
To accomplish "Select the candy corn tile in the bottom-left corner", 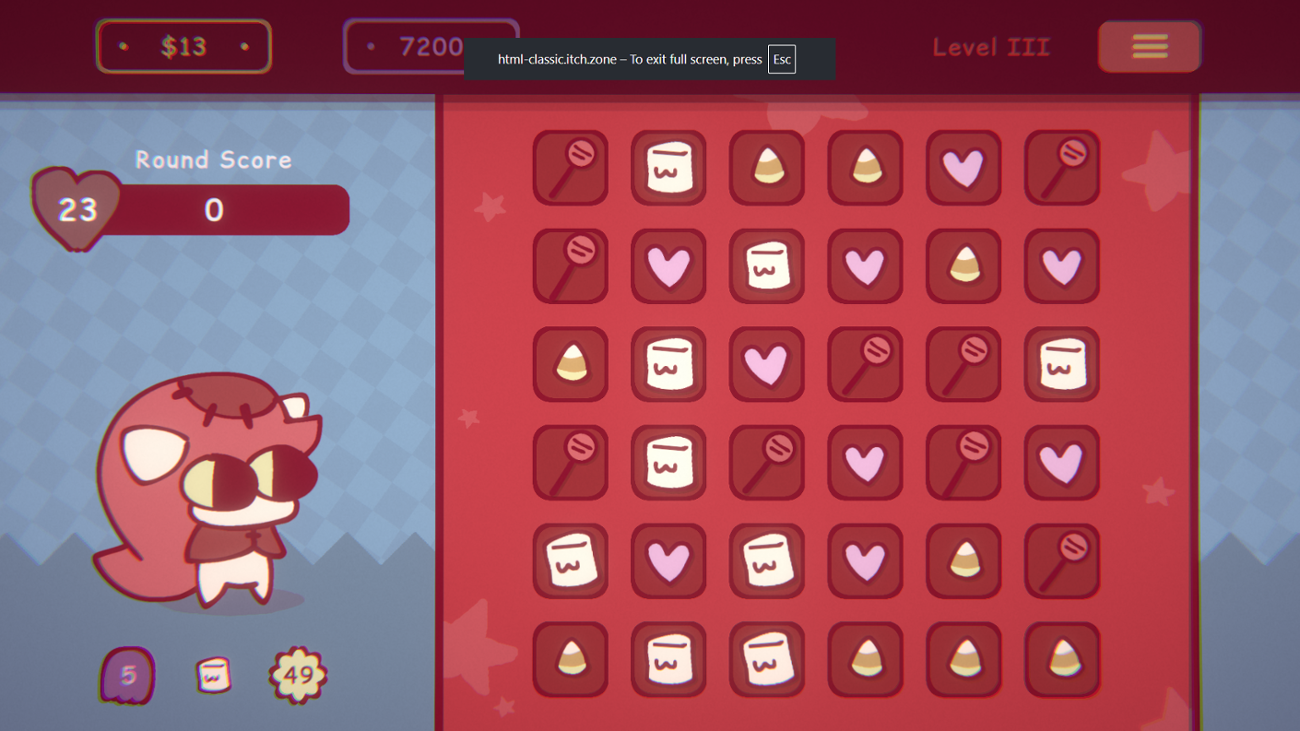I will click(570, 659).
